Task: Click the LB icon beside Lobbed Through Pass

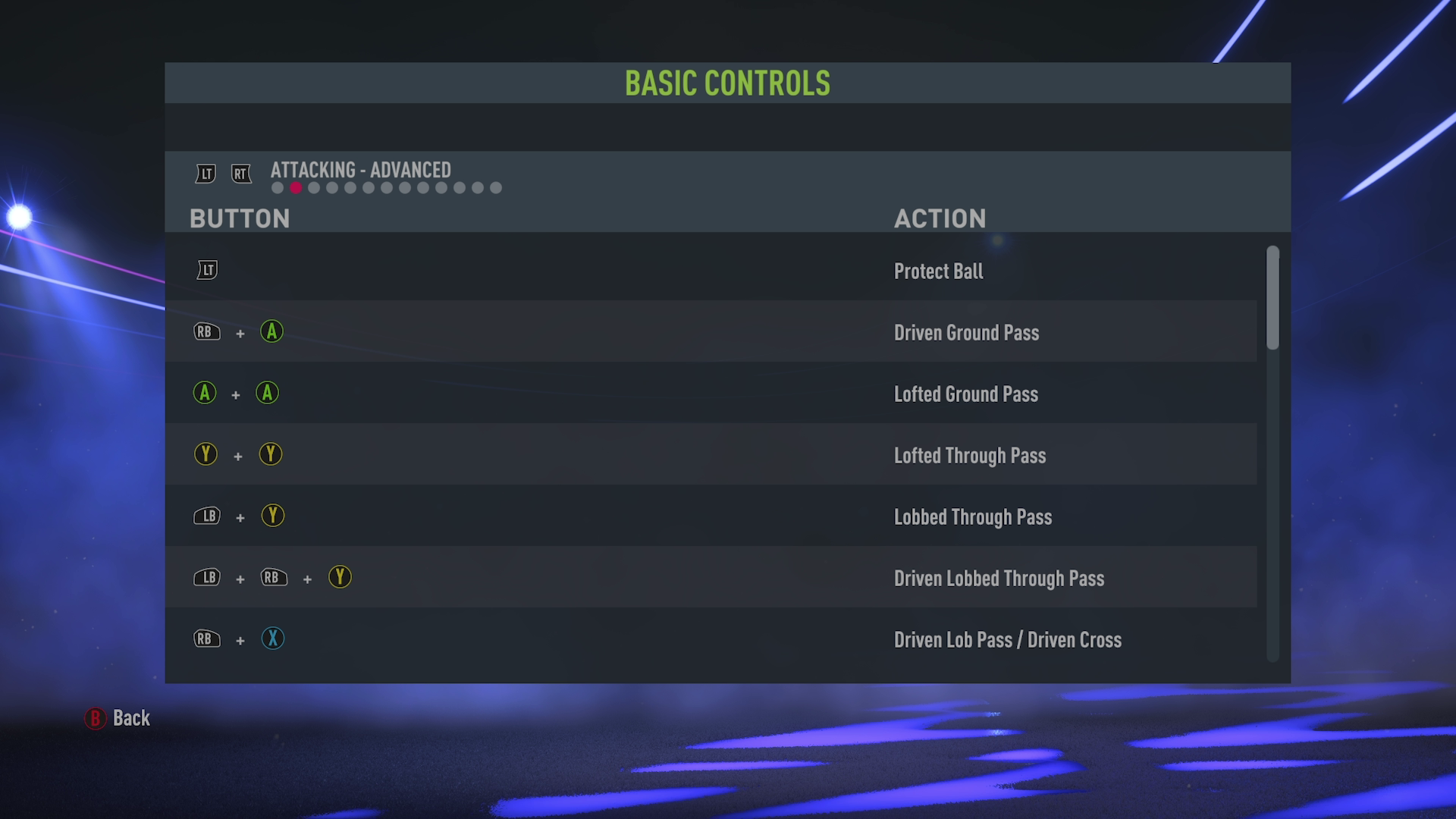Action: 207,516
